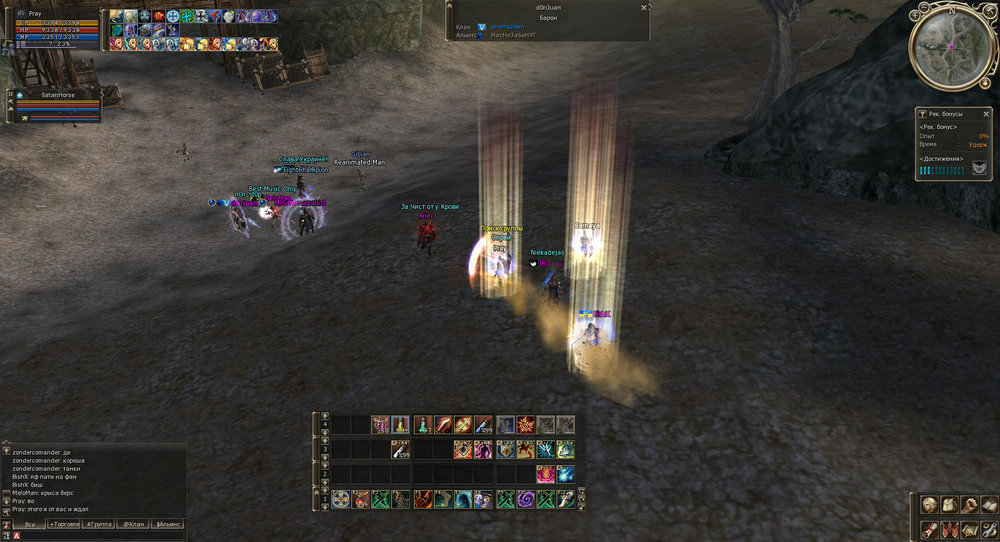1000x542 pixels.
Task: Cast the blue comet skill on hotbar 2
Action: tap(566, 474)
